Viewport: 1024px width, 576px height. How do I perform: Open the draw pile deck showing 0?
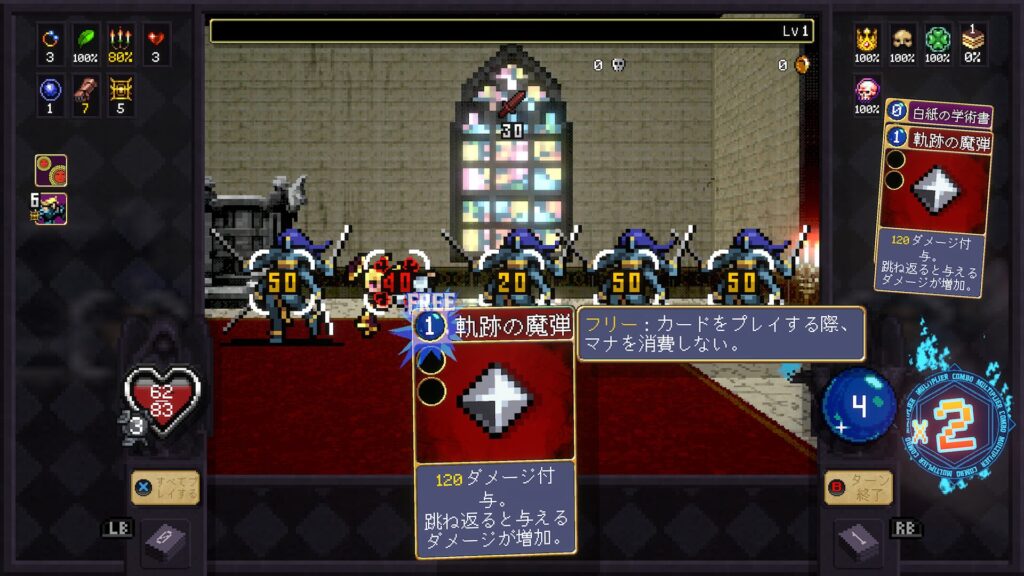pyautogui.click(x=165, y=542)
